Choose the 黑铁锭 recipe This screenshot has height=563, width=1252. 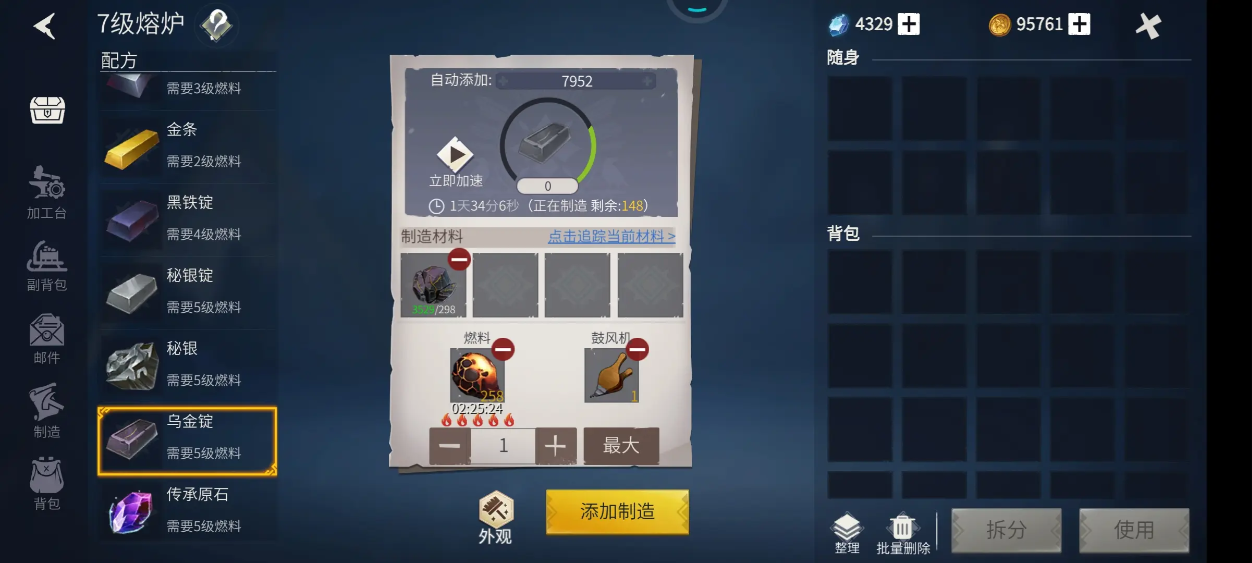(187, 218)
